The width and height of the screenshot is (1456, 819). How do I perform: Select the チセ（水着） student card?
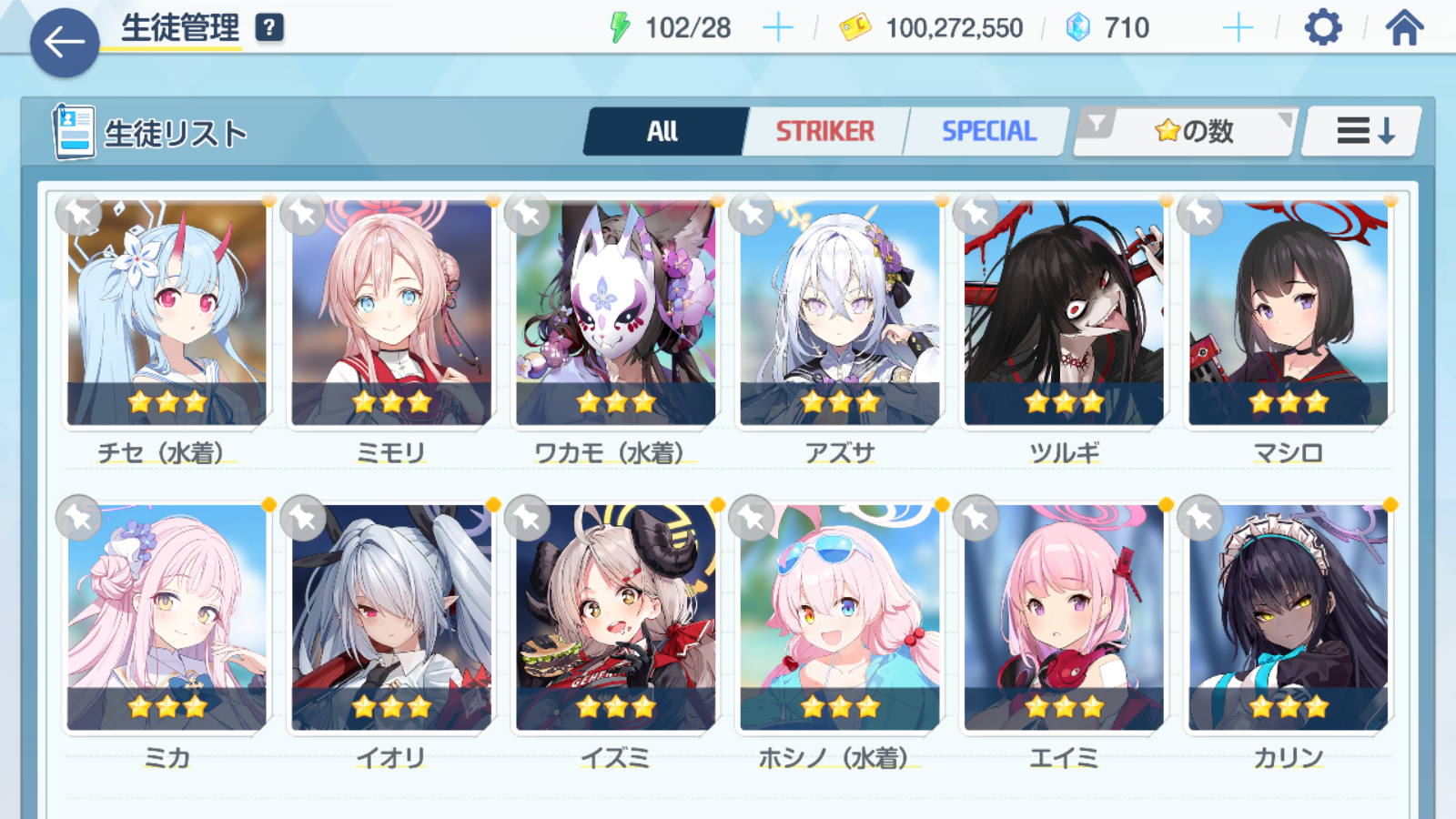167,312
